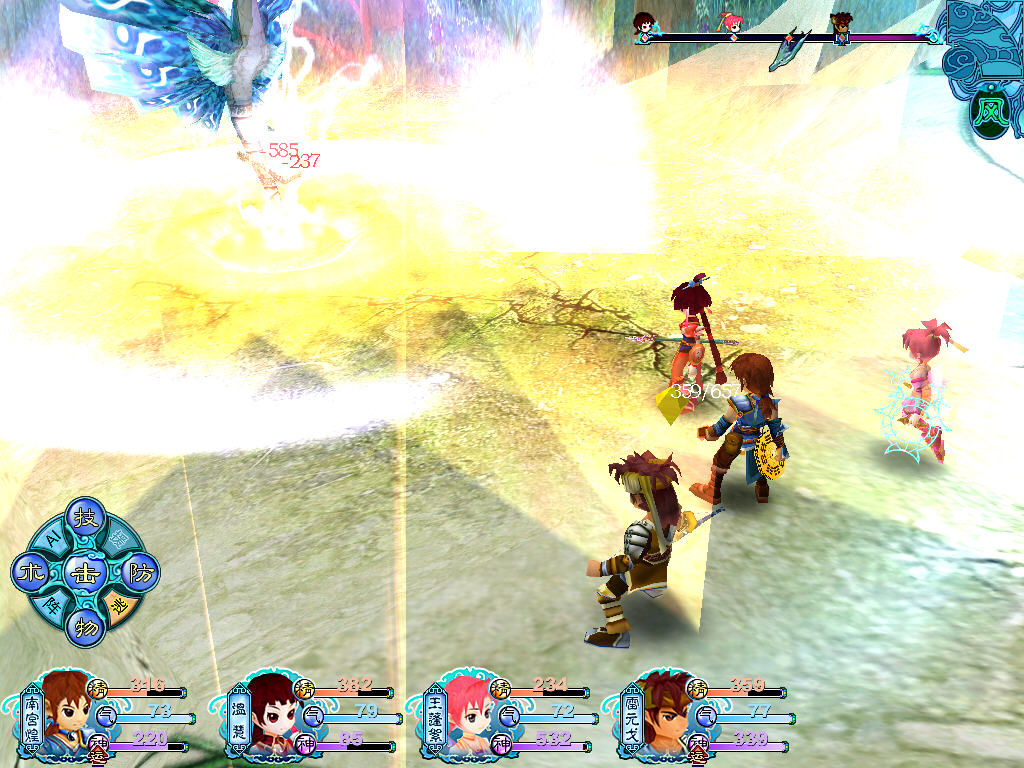
Task: Choose the 击 attack command in the wheel
Action: pos(84,573)
